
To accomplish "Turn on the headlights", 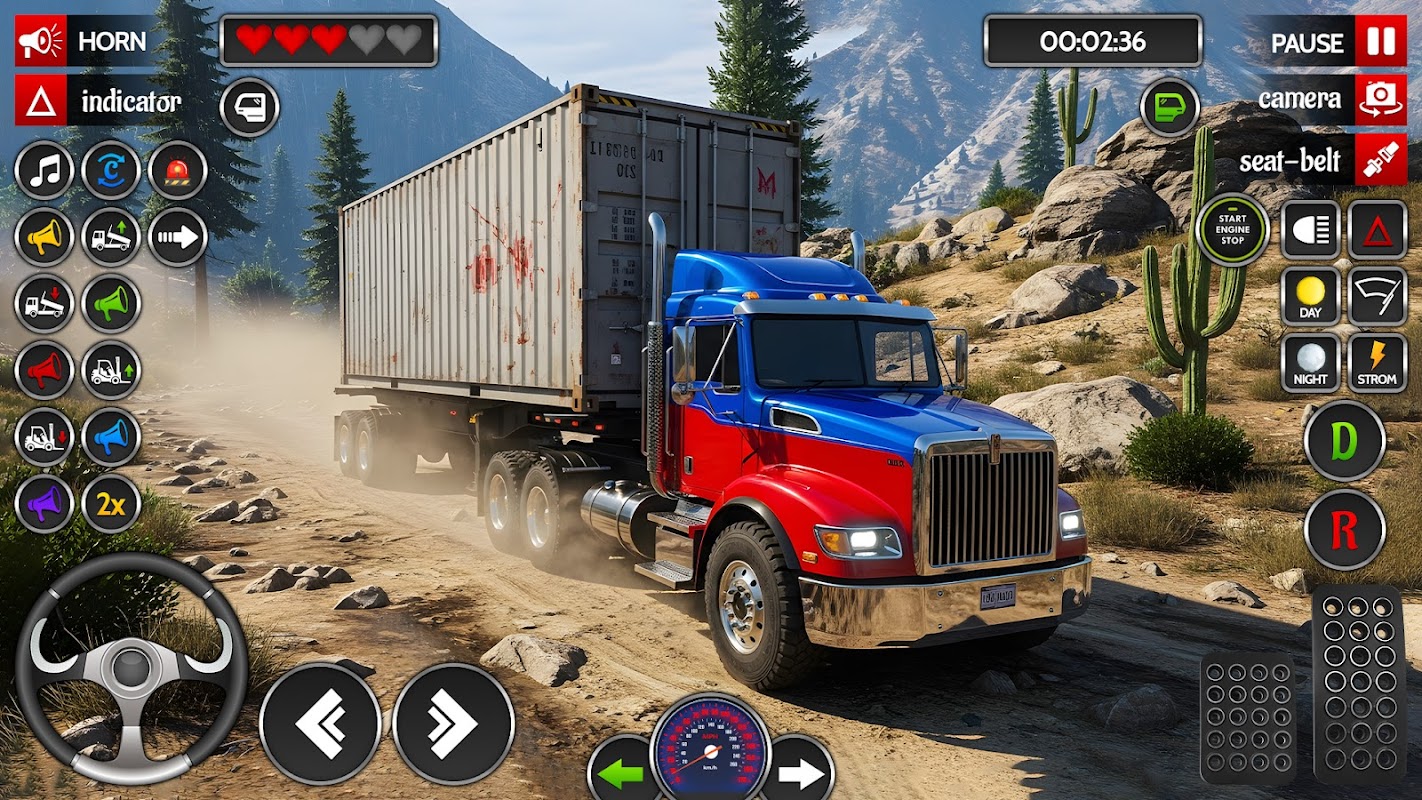I will pyautogui.click(x=1311, y=230).
